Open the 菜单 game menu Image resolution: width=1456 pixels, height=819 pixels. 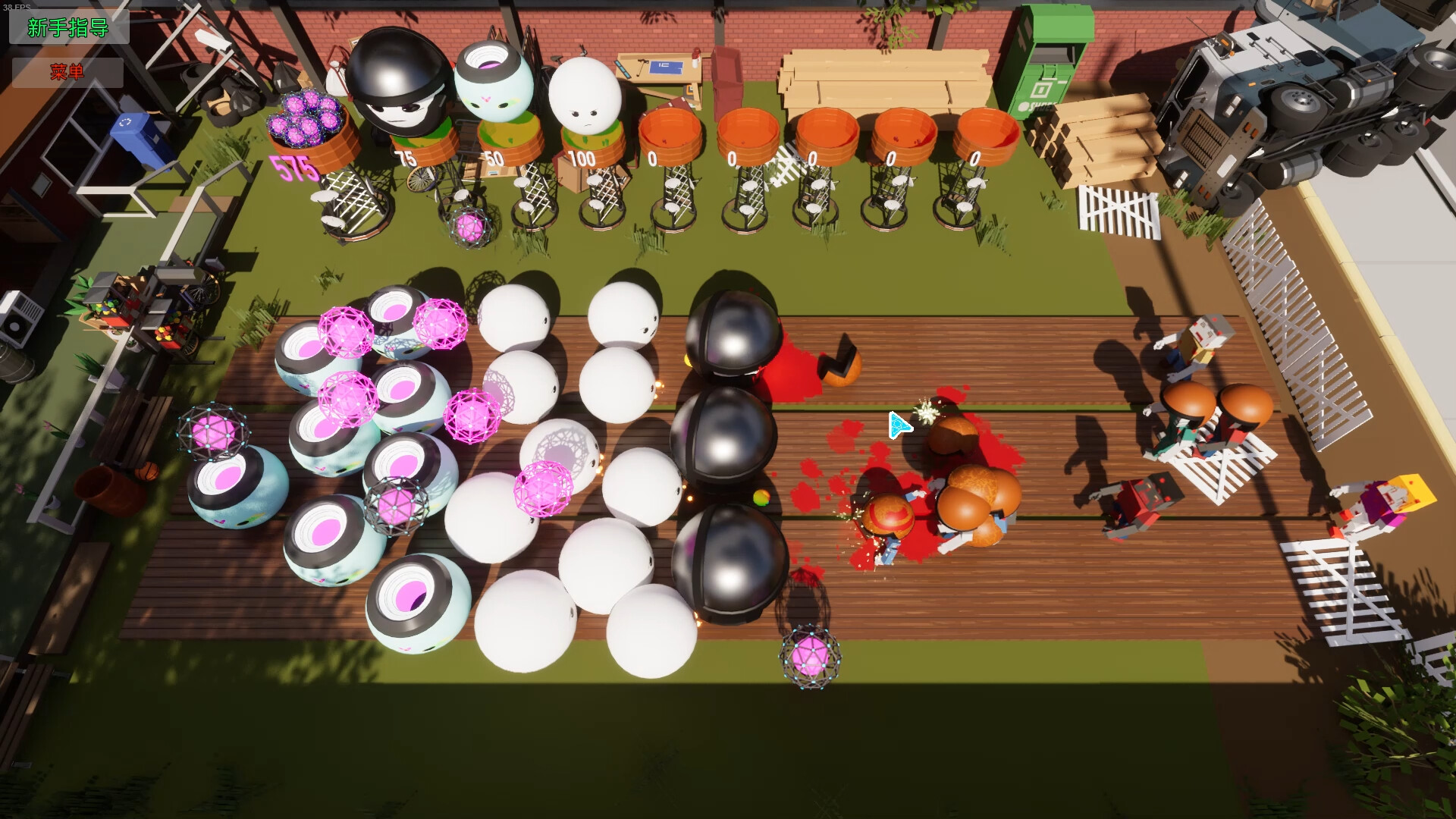pos(67,72)
